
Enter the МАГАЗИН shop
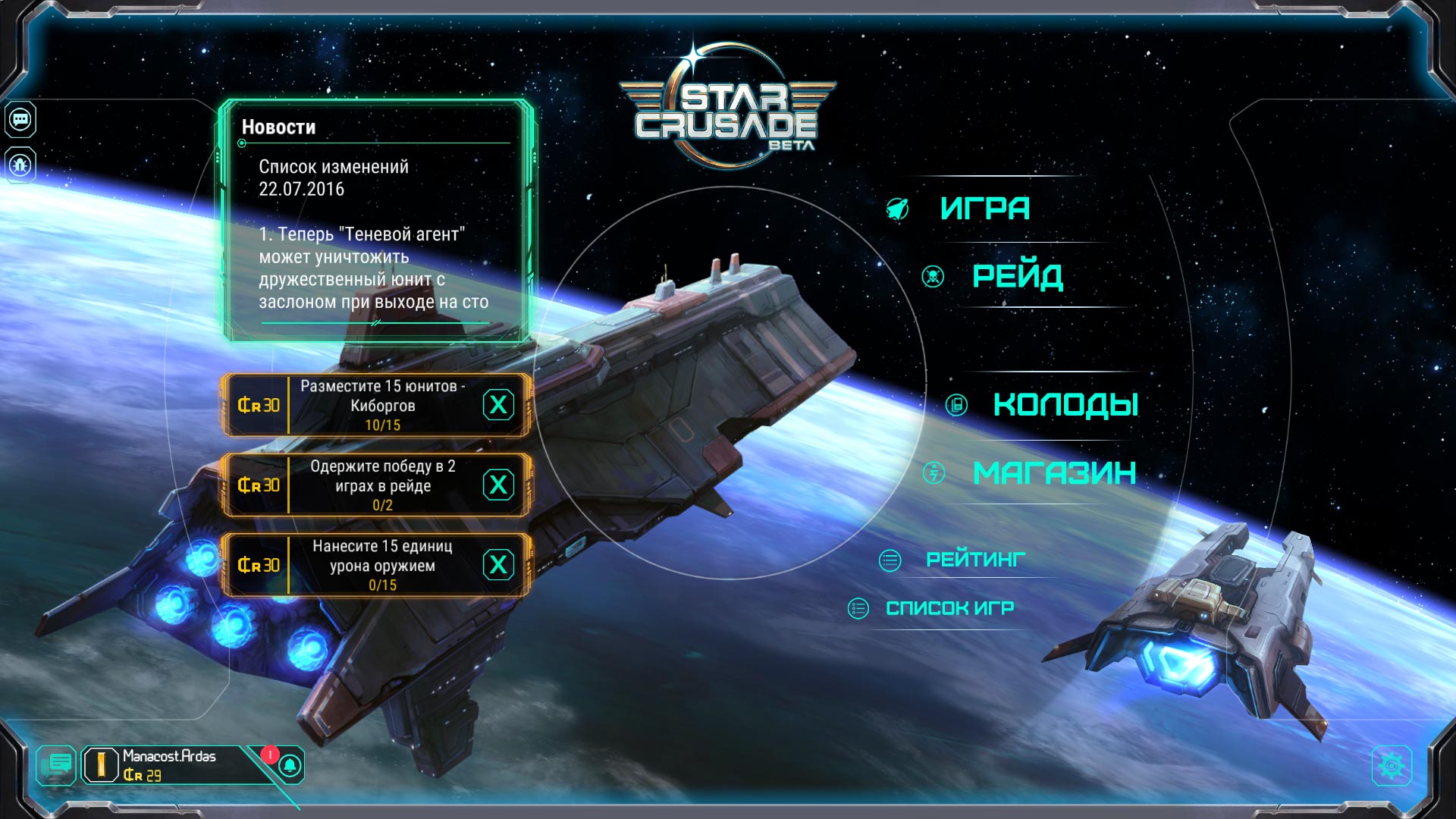pyautogui.click(x=1054, y=473)
